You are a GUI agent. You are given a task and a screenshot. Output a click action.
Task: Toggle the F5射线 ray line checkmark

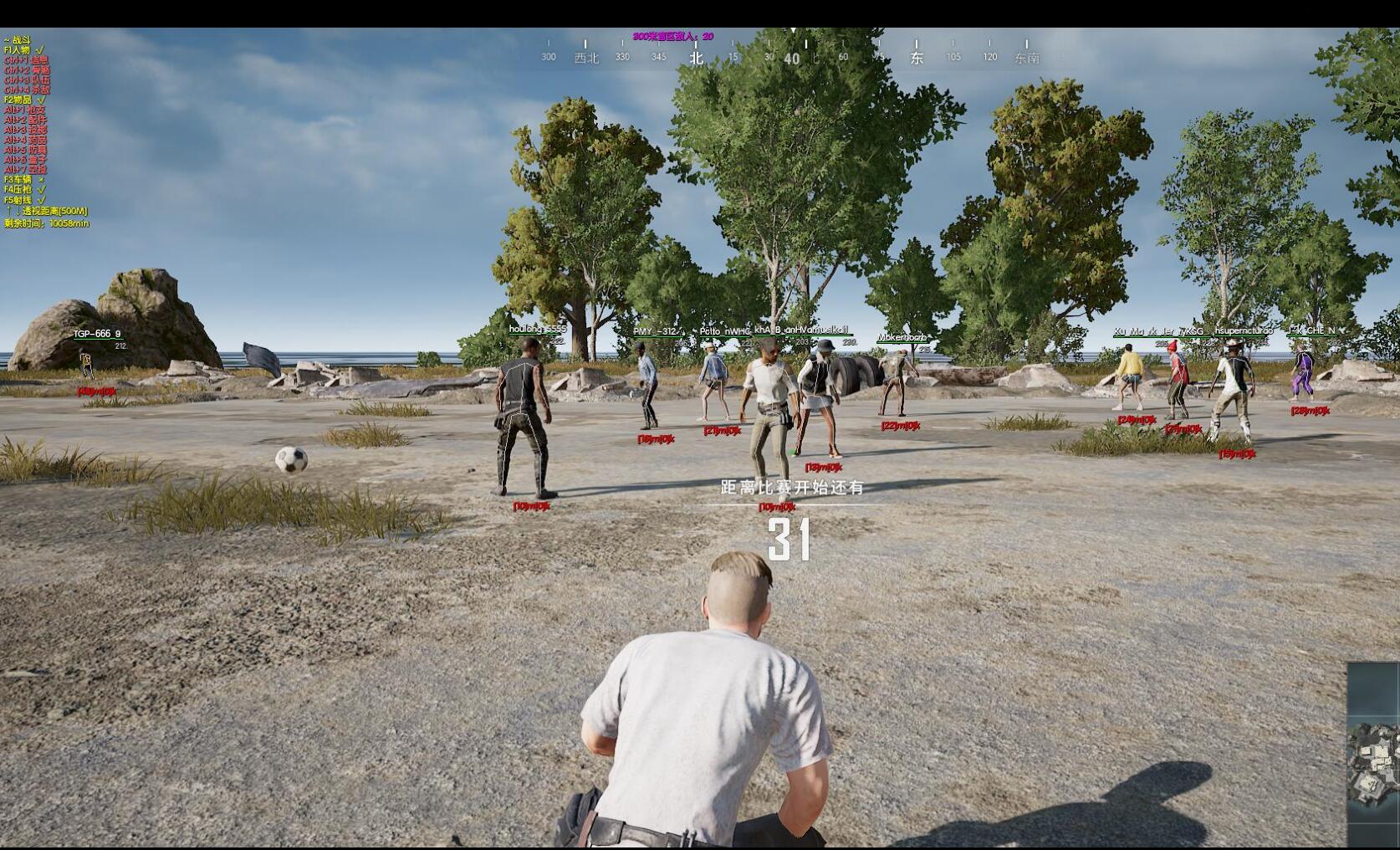[x=40, y=199]
